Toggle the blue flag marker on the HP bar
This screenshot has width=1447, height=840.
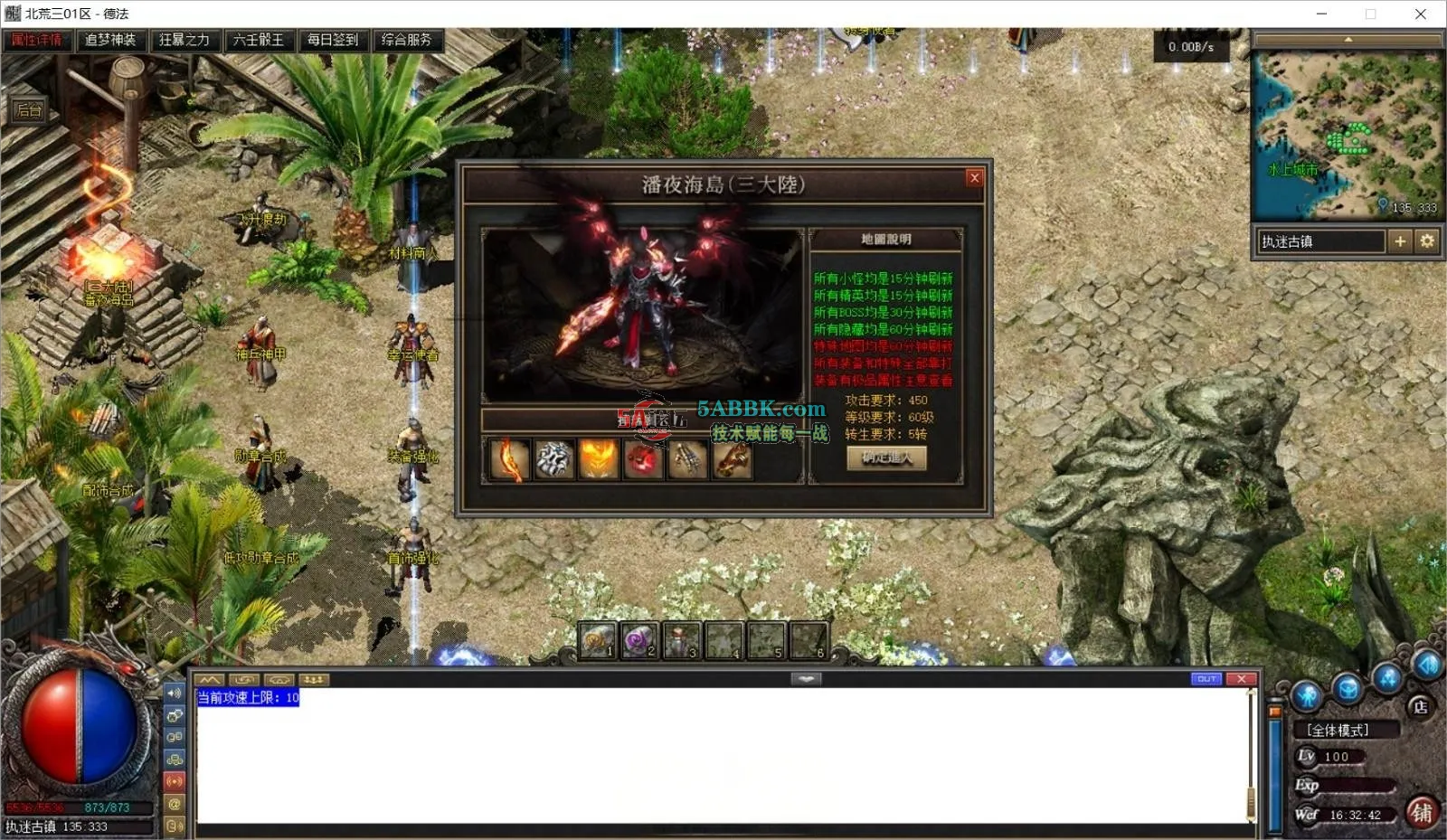[x=1274, y=711]
